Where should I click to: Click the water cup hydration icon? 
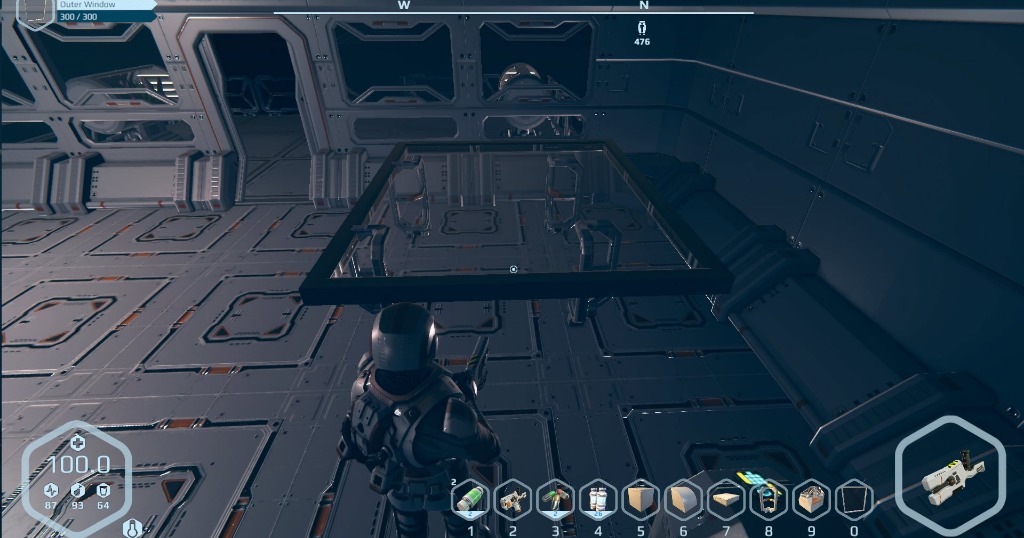[103, 490]
